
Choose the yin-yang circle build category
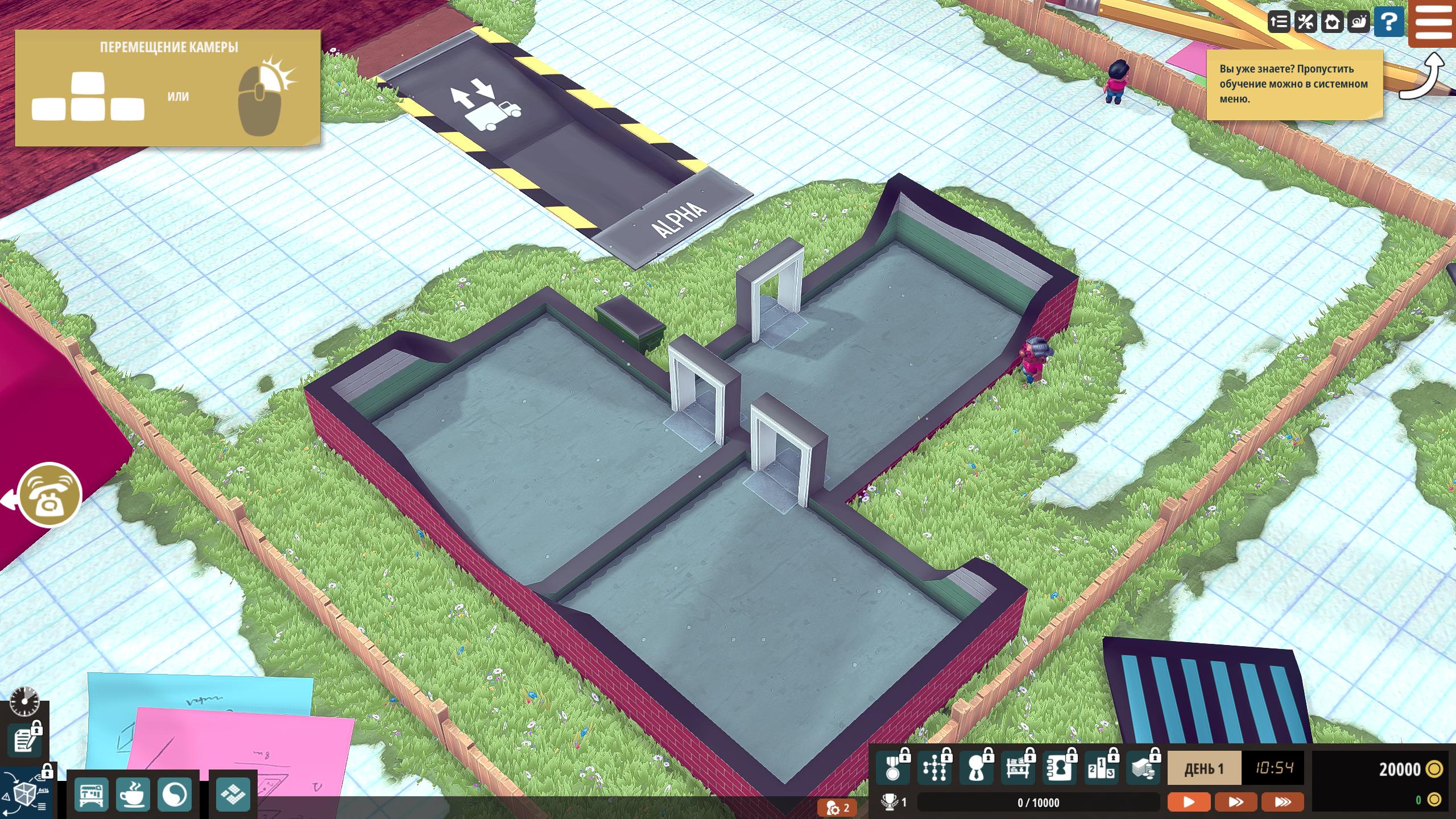(x=174, y=794)
